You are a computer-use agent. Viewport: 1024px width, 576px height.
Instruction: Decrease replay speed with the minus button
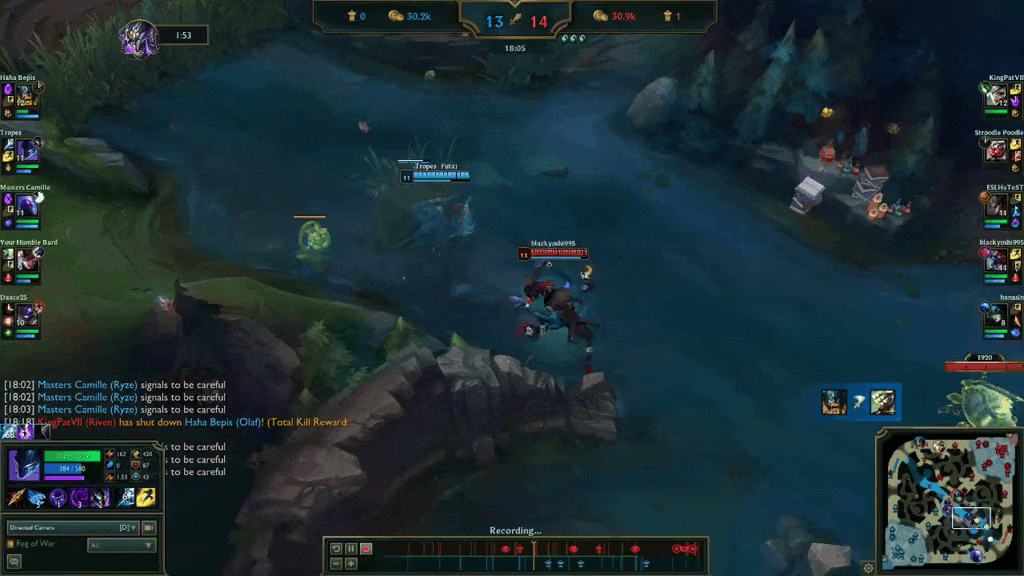coord(336,563)
